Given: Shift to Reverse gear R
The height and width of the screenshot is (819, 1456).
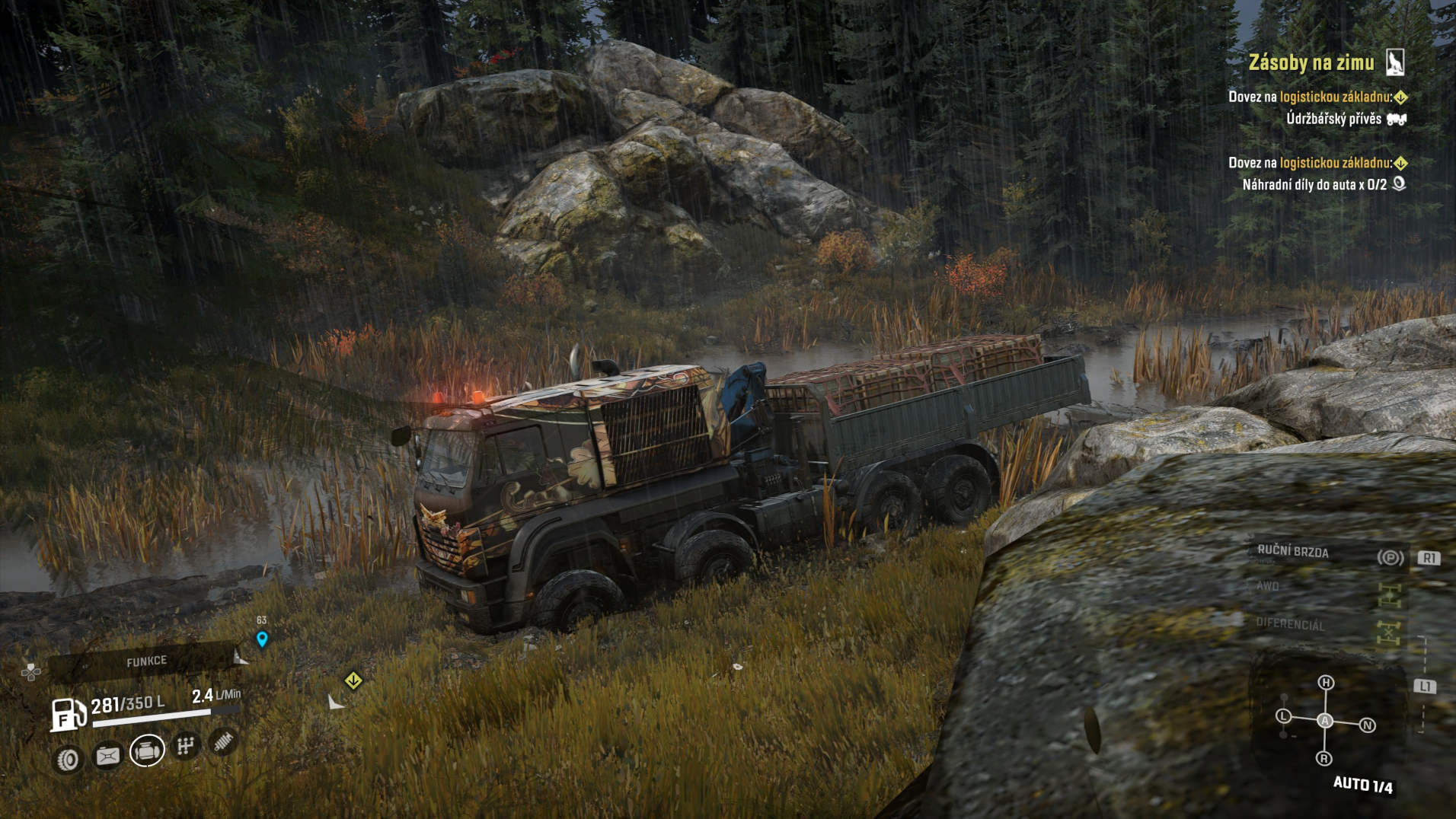Looking at the screenshot, I should coord(1323,758).
